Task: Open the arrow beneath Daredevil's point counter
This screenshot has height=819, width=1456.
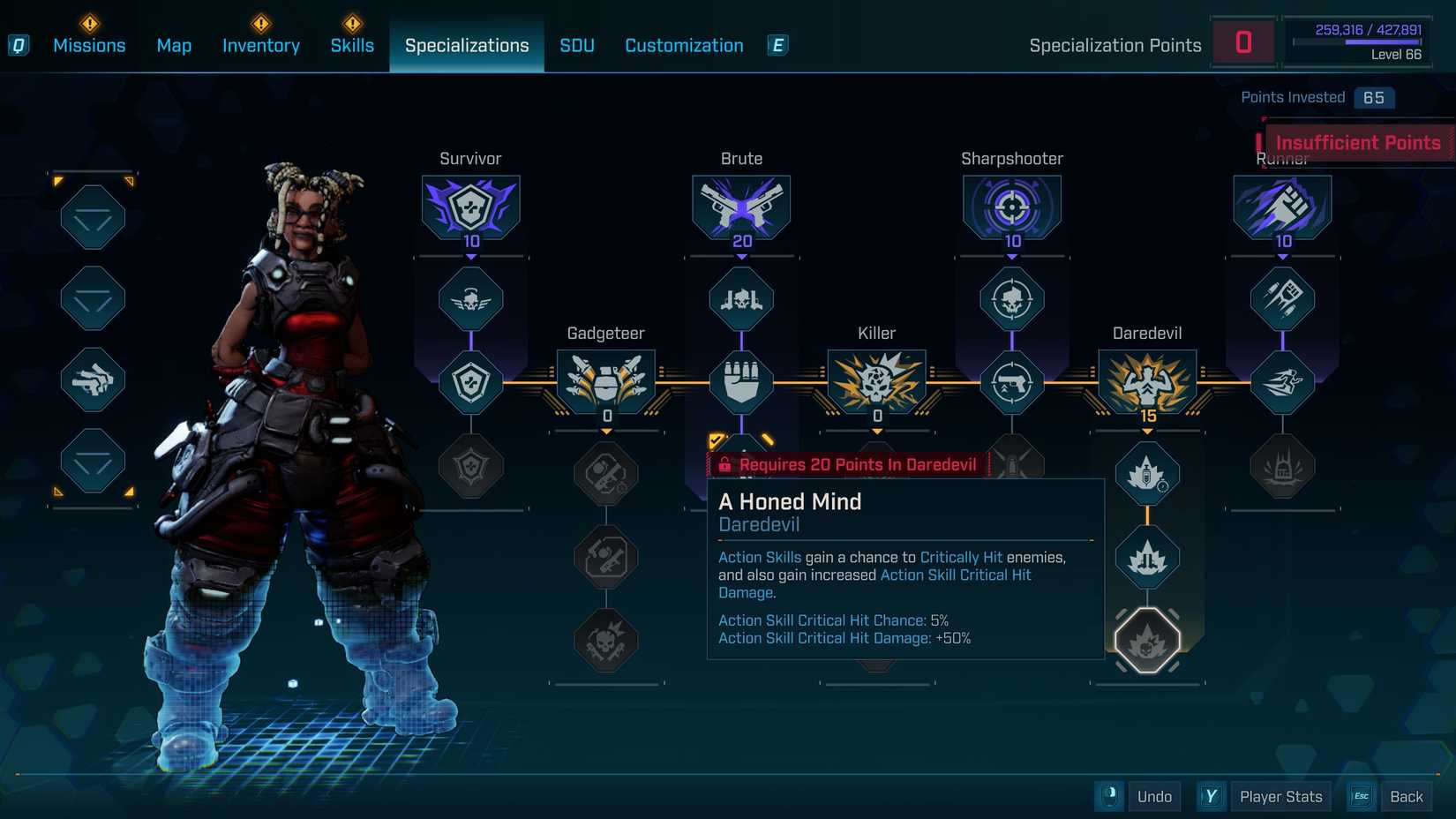Action: pos(1146,432)
